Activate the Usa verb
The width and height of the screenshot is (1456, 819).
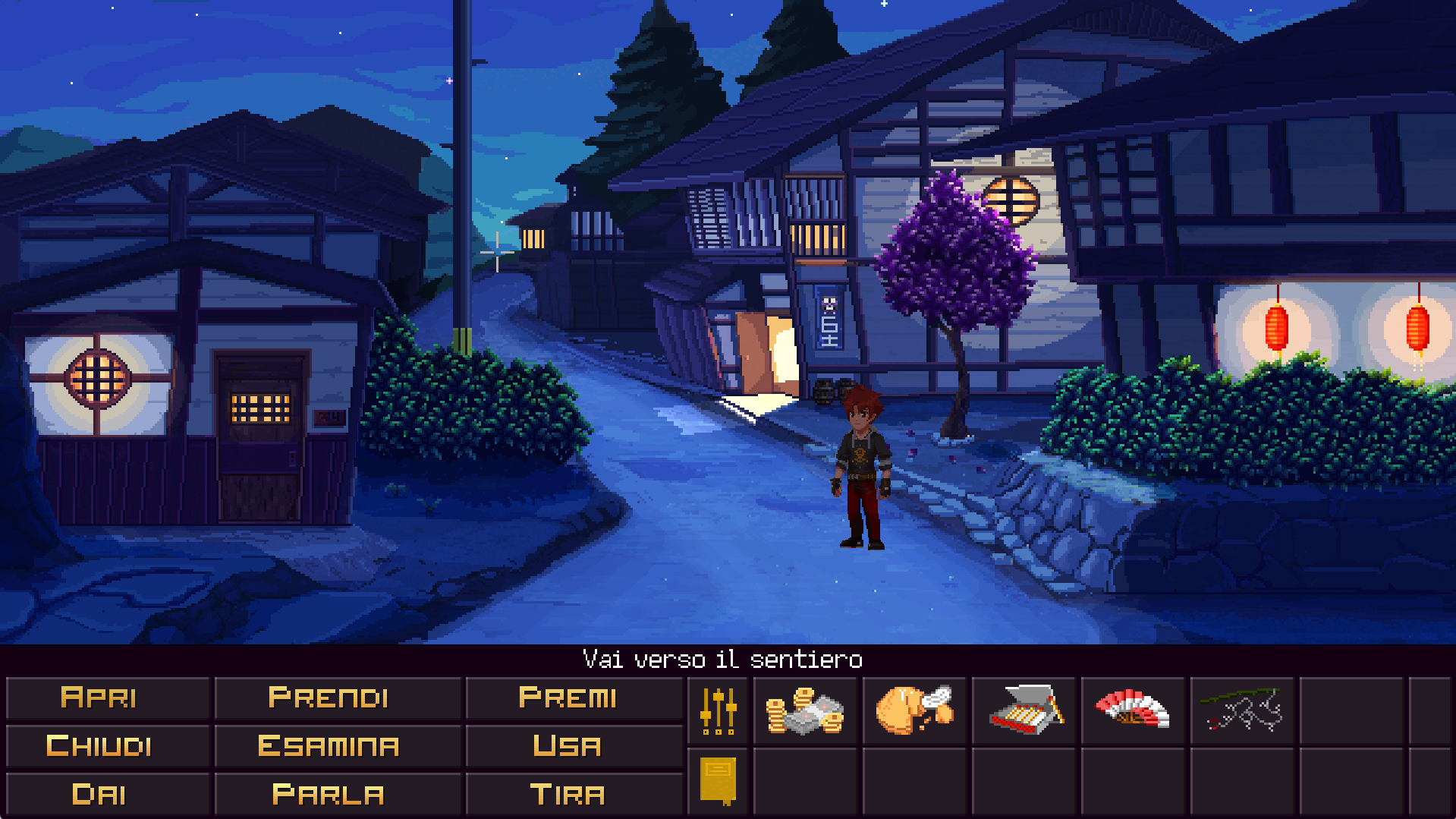[567, 746]
